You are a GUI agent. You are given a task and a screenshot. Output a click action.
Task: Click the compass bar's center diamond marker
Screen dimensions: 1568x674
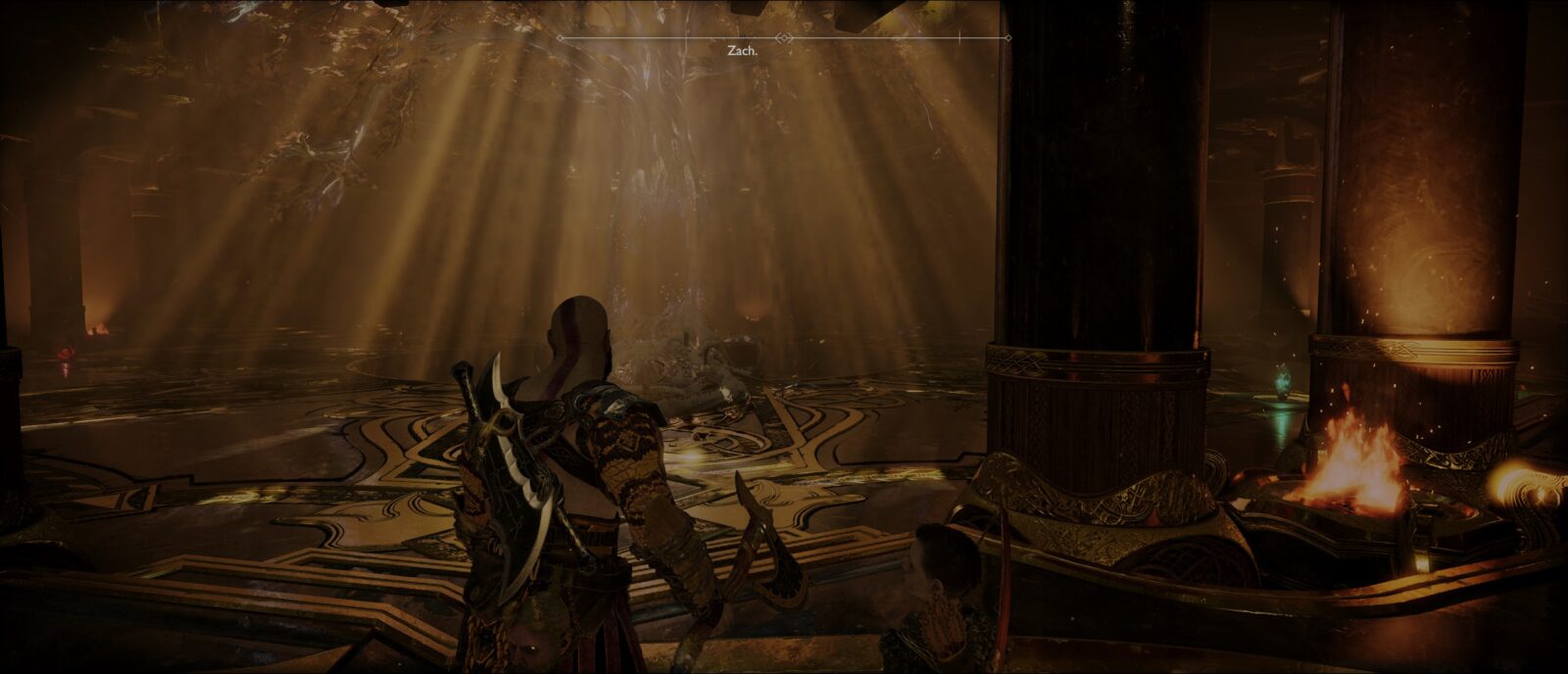pyautogui.click(x=783, y=38)
